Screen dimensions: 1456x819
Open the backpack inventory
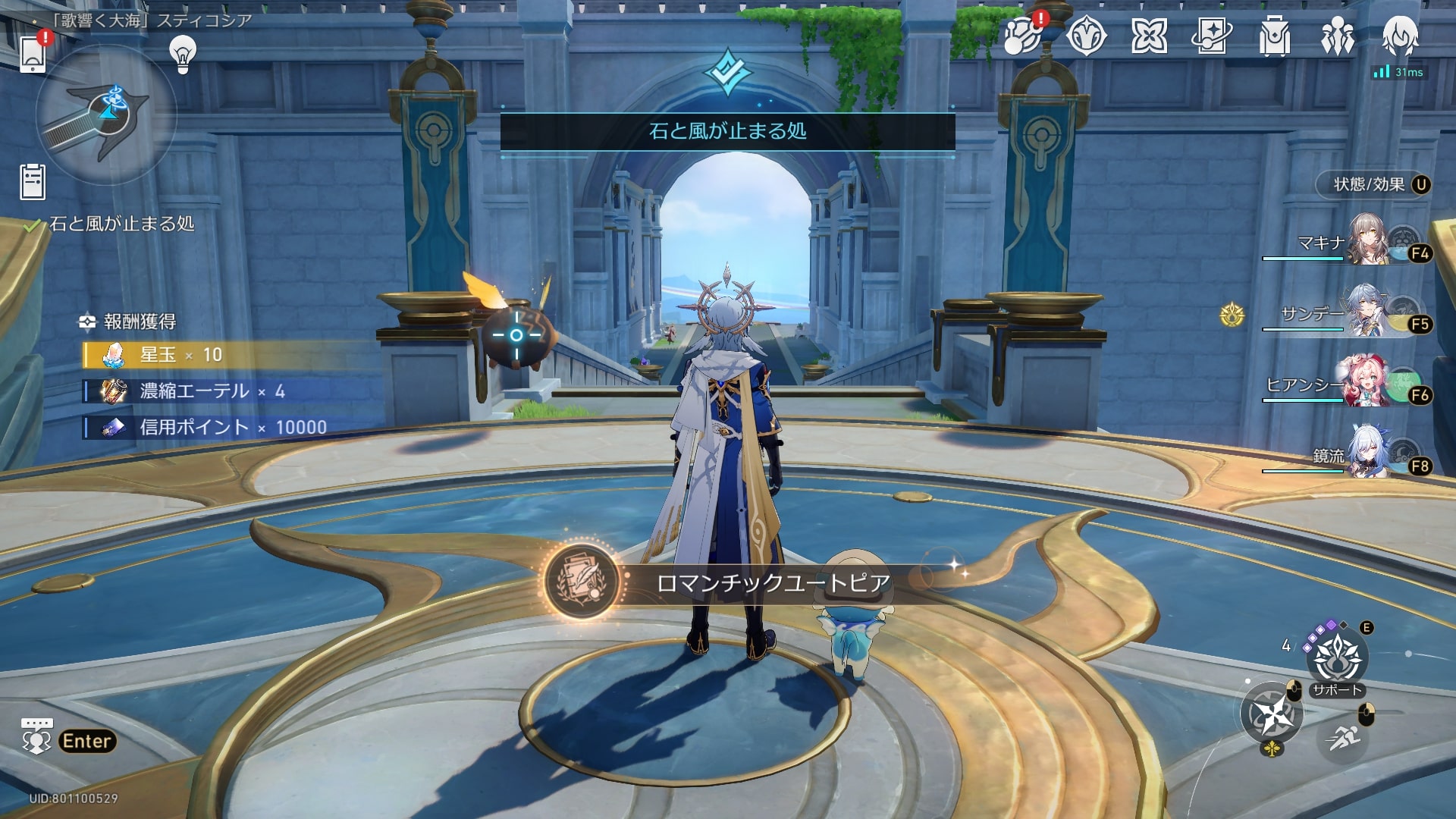point(1274,36)
